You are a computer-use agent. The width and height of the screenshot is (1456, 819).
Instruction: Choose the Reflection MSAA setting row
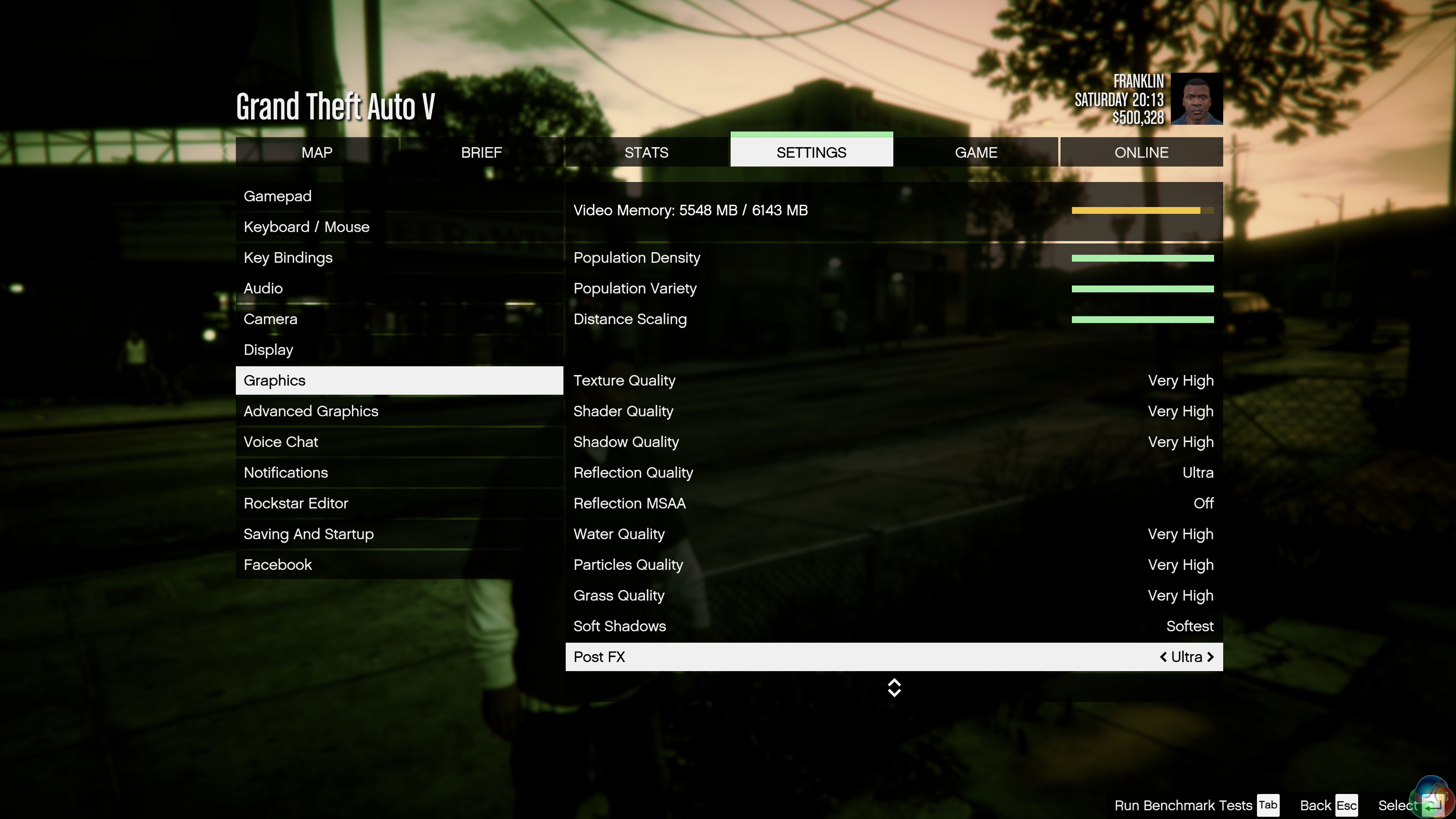click(893, 504)
